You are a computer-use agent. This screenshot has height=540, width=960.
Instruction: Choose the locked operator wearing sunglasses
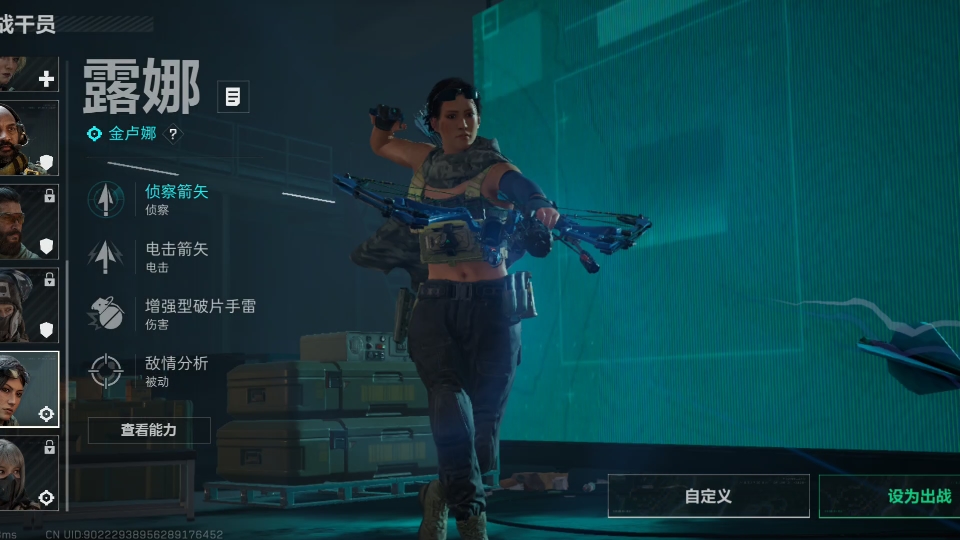pyautogui.click(x=28, y=221)
